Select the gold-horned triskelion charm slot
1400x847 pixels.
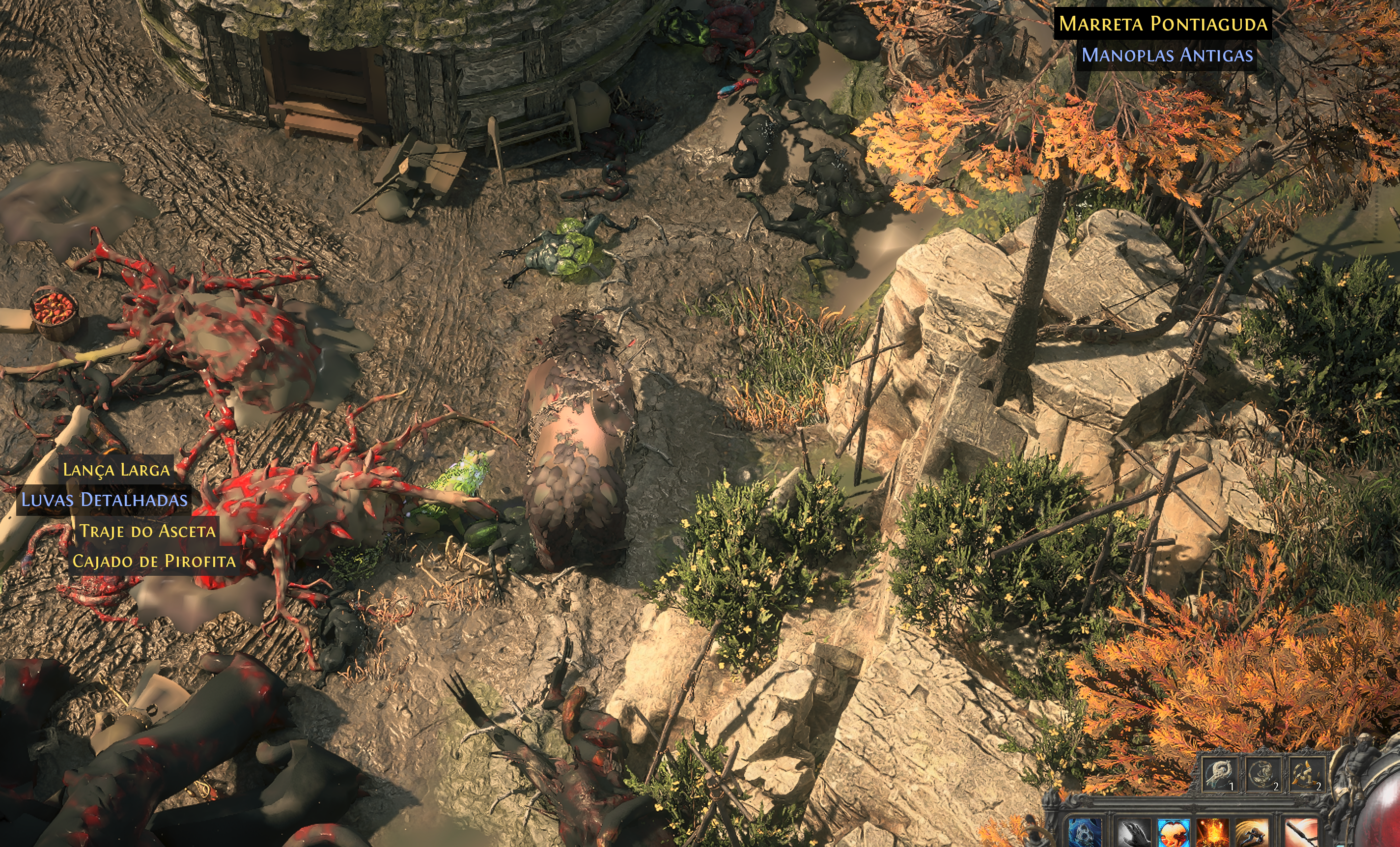(x=1307, y=774)
